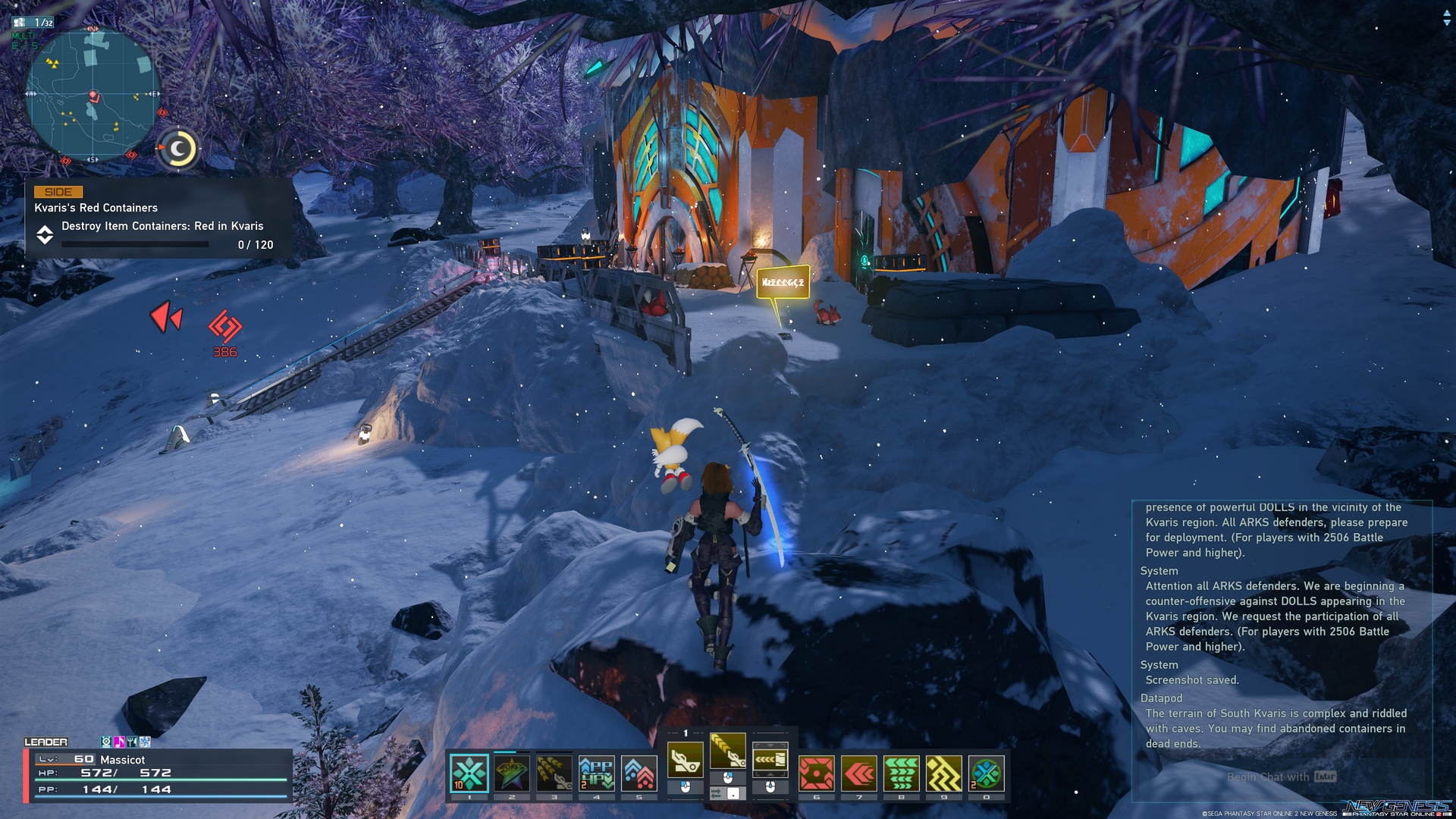Choose the green chevron rows photon art
The height and width of the screenshot is (819, 1456).
pos(902,773)
